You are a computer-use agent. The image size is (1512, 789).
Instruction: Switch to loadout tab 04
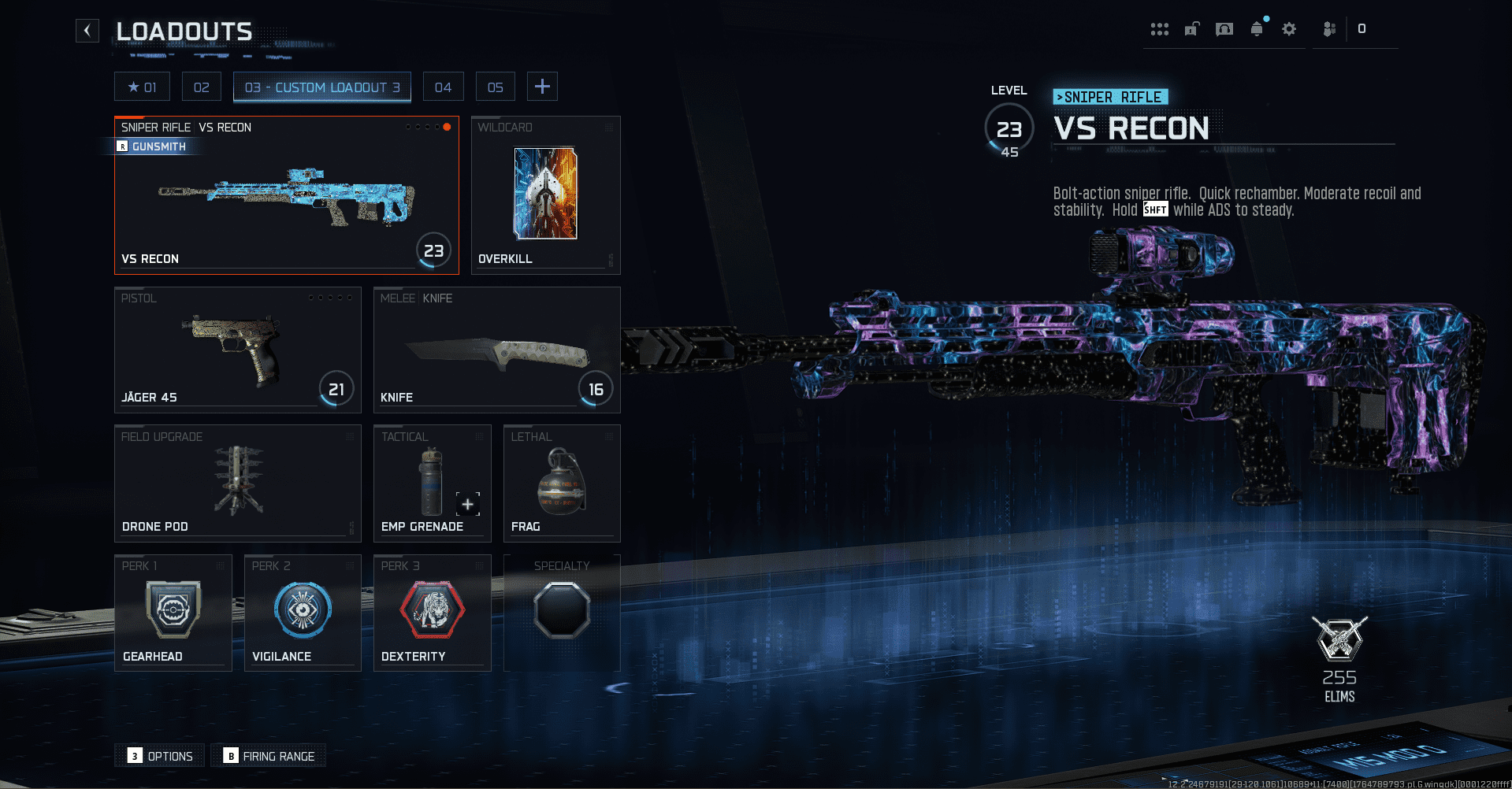coord(443,86)
